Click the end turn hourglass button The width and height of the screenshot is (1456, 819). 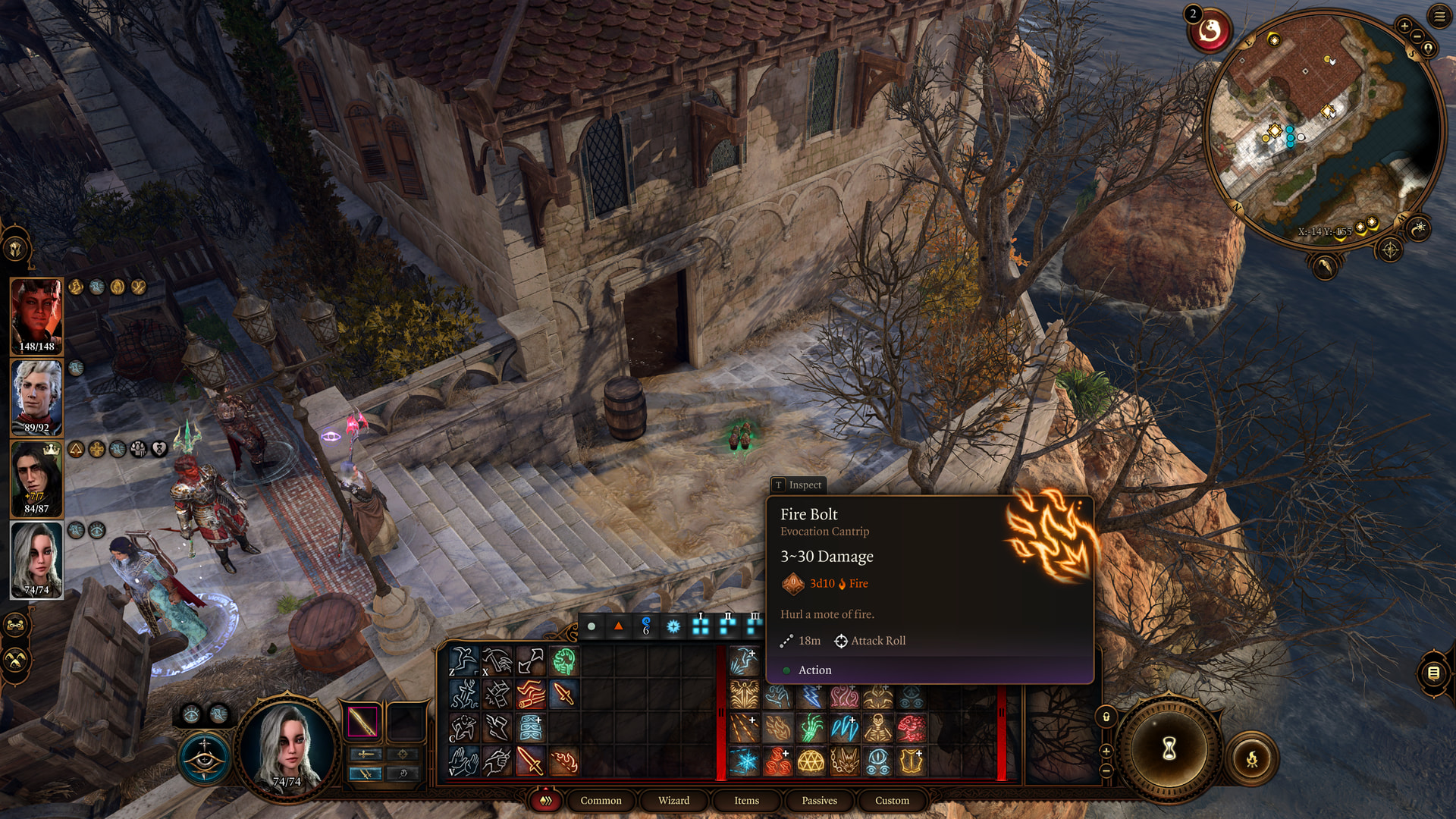pyautogui.click(x=1169, y=748)
